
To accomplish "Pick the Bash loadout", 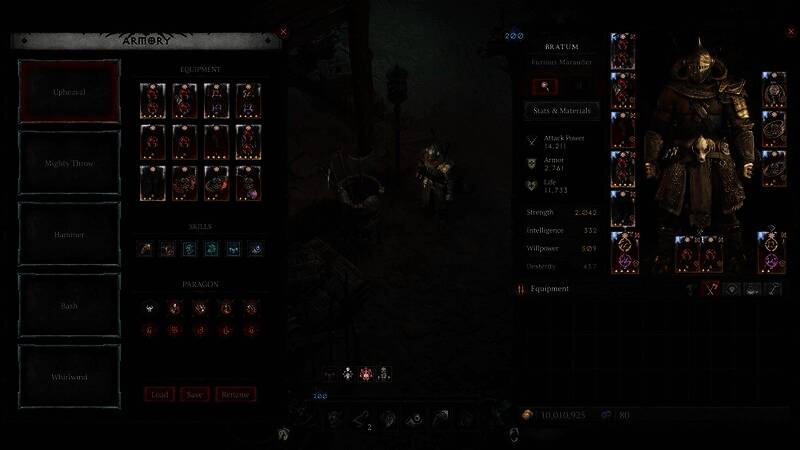I will (70, 305).
